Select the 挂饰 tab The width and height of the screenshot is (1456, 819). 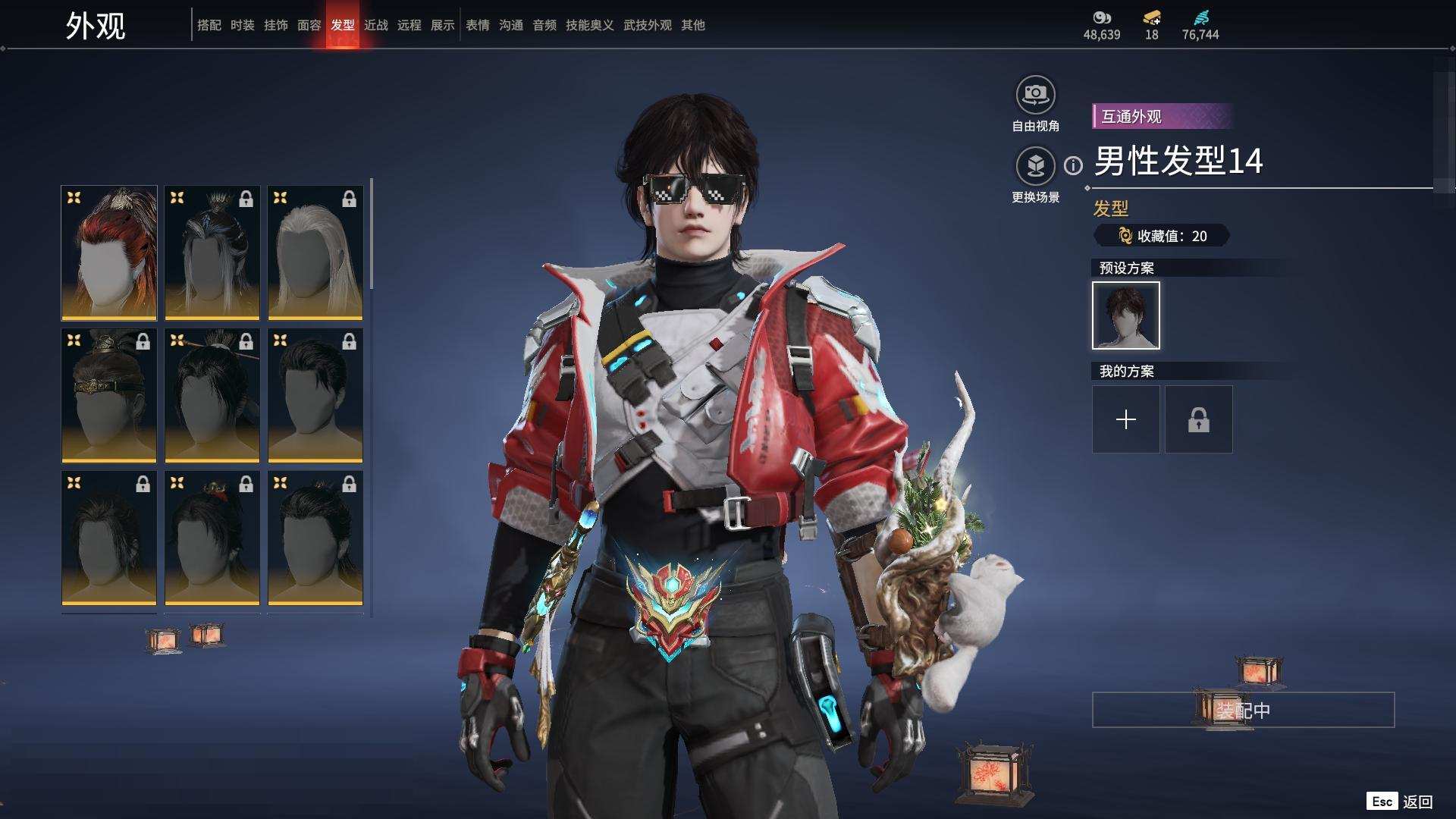[x=275, y=25]
